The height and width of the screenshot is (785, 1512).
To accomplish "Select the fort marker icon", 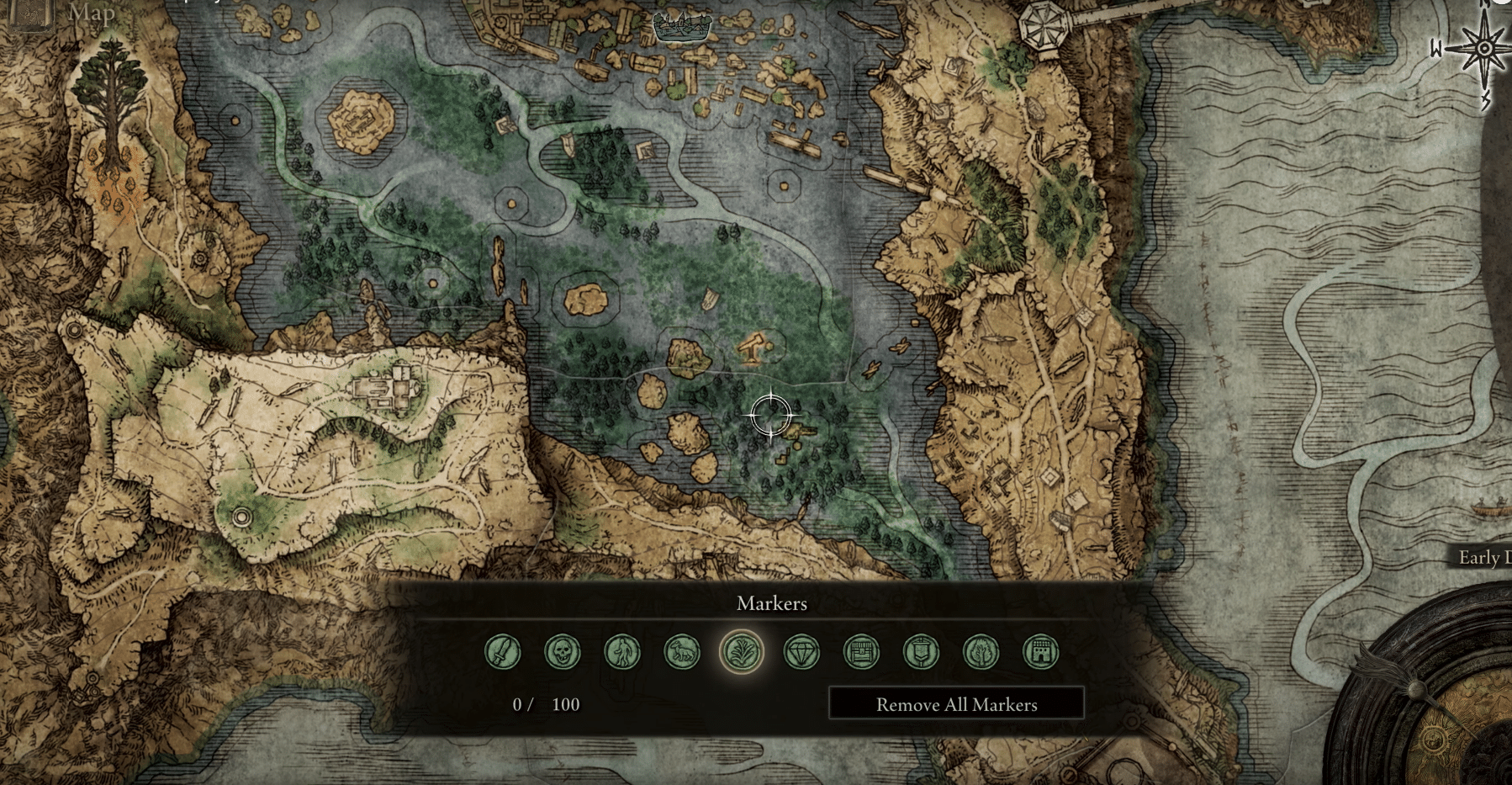I will point(1040,652).
